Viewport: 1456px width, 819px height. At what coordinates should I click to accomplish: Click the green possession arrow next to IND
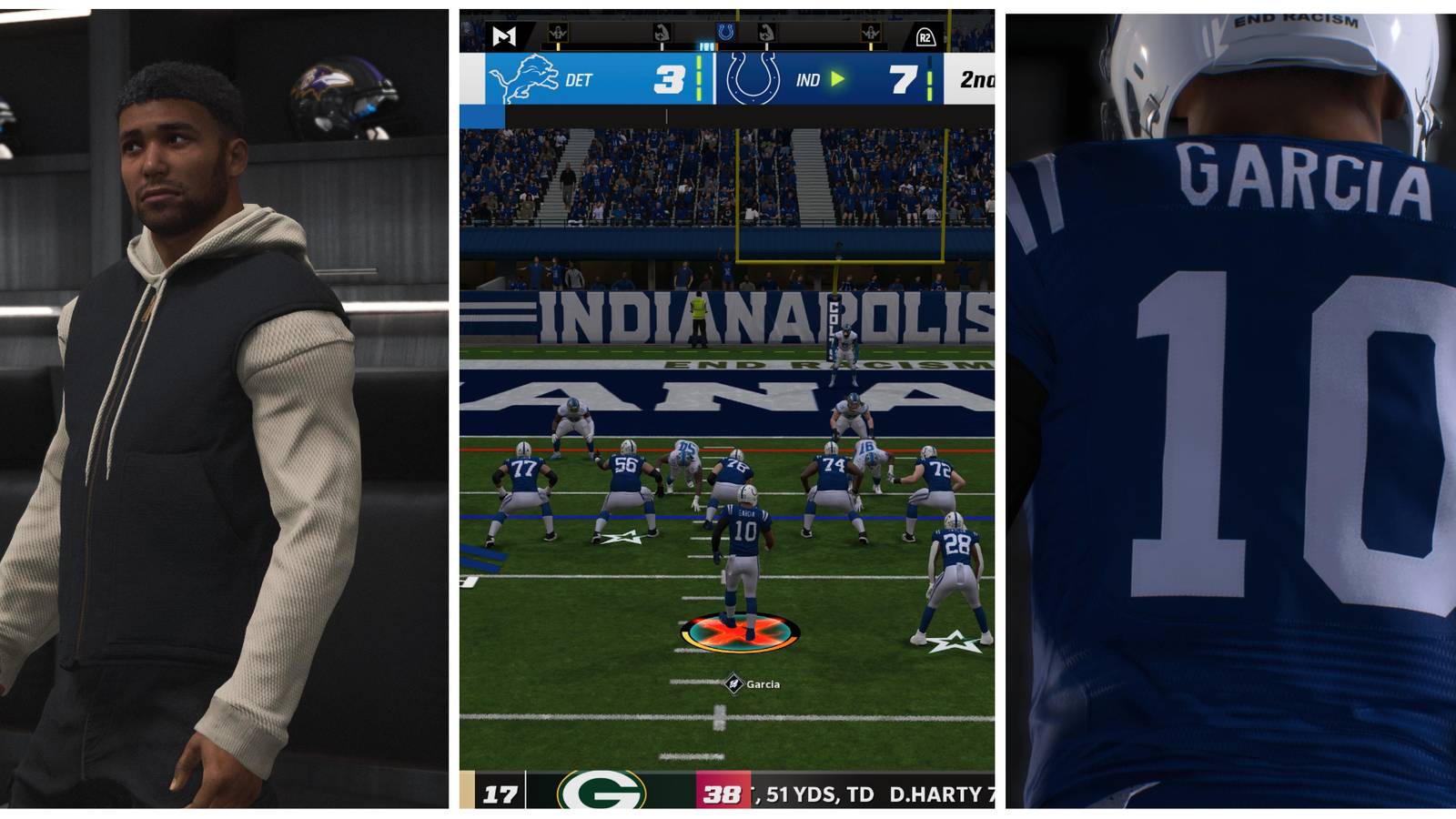coord(837,79)
